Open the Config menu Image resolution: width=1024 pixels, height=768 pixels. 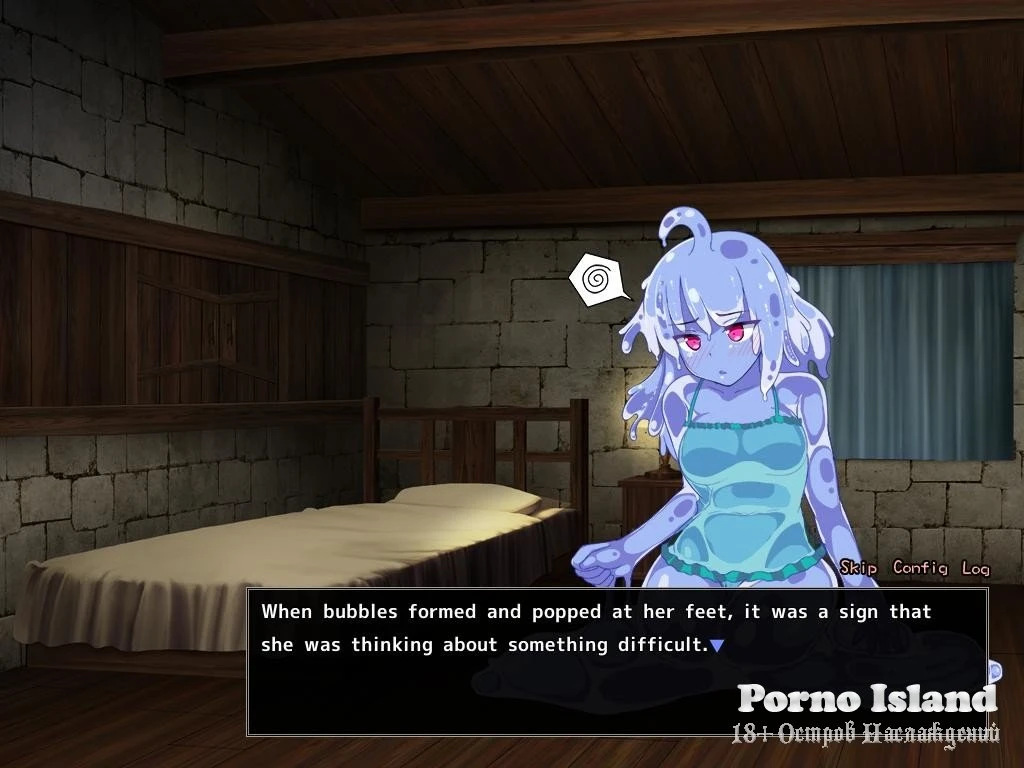coord(920,568)
